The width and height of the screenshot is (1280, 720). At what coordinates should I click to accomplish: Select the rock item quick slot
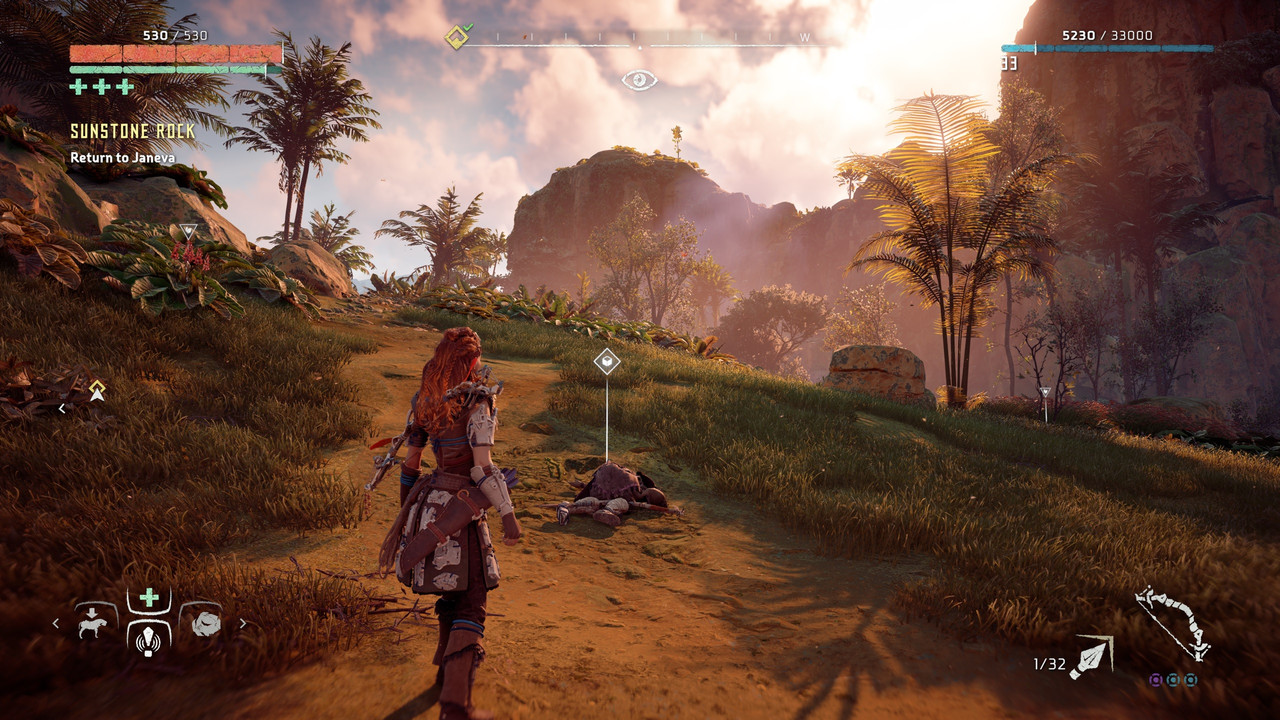click(x=206, y=624)
